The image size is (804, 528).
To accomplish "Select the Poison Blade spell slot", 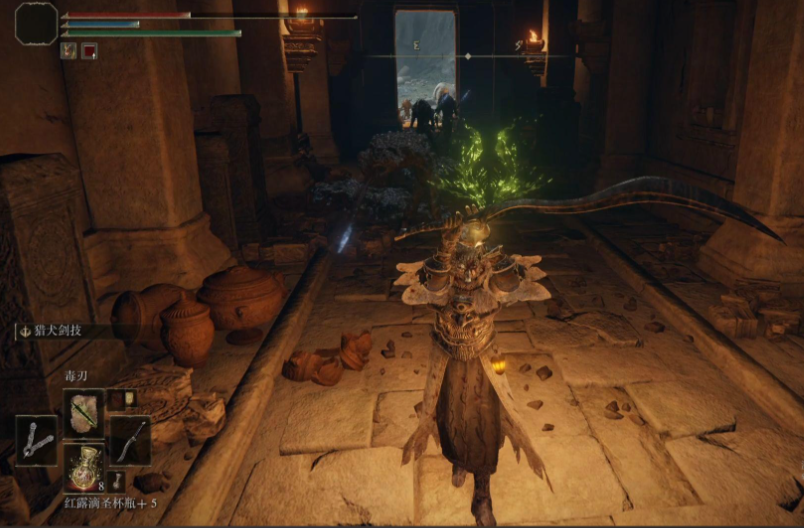I will (x=84, y=413).
